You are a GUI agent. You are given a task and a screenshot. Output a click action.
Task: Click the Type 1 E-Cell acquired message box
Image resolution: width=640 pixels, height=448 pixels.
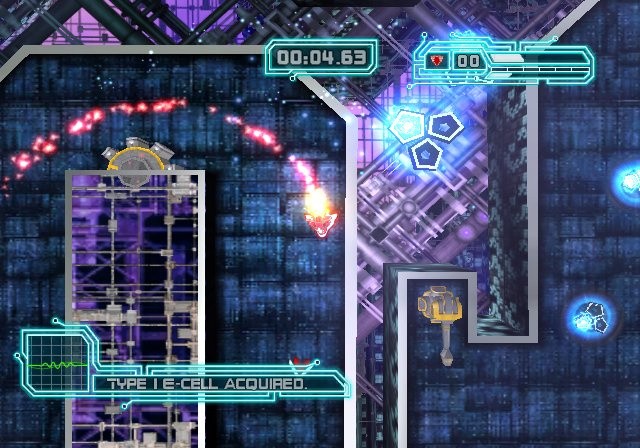point(215,383)
